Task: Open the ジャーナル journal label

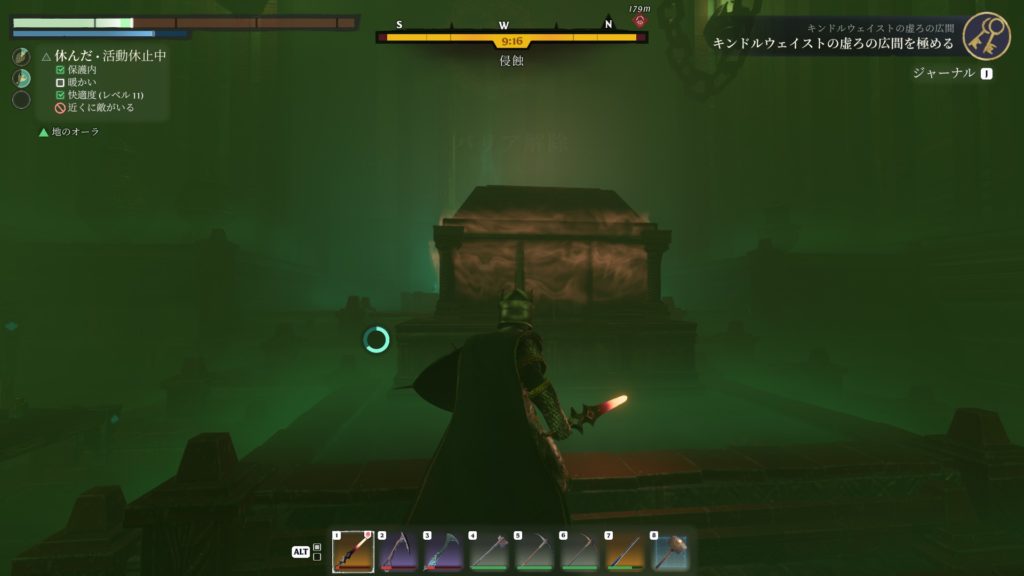Action: 943,73
